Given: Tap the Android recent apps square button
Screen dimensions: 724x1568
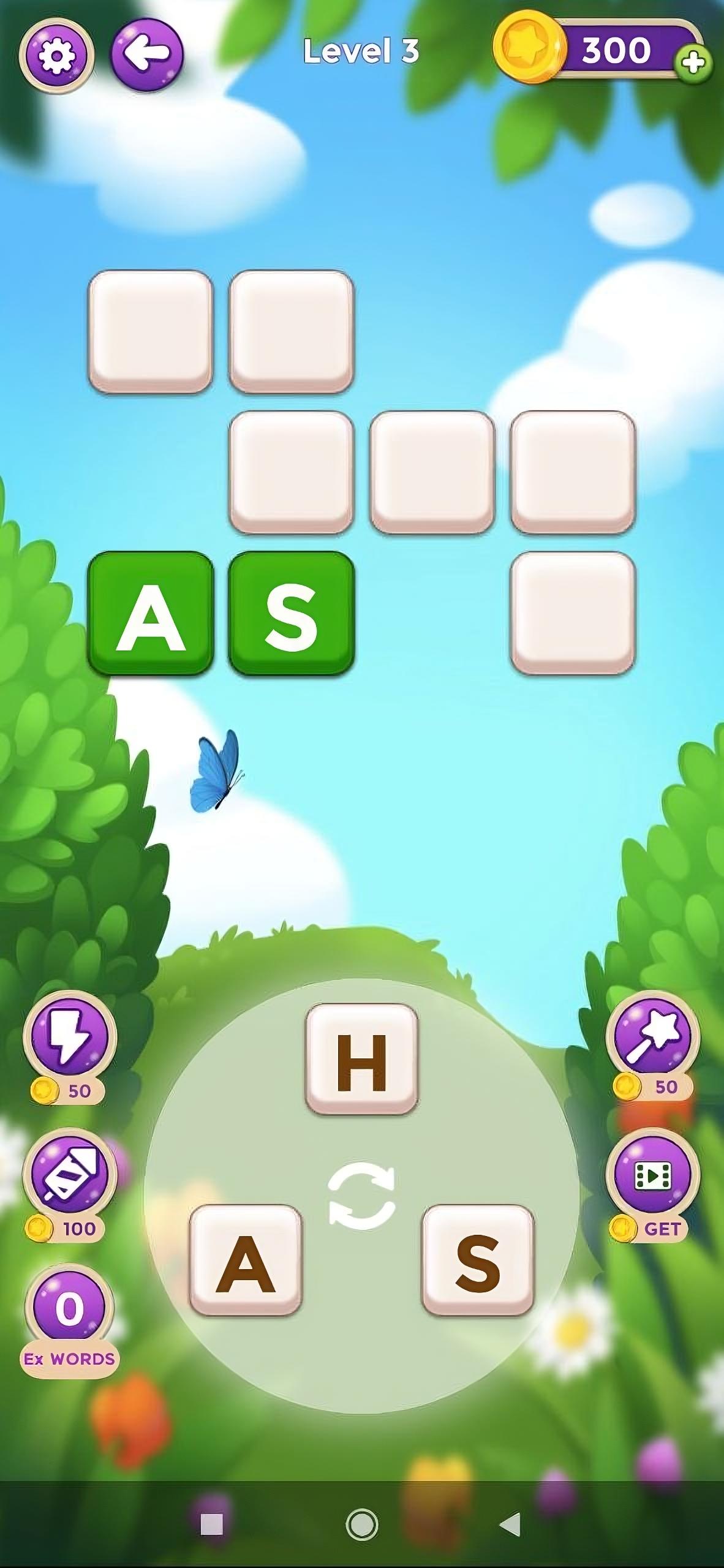Looking at the screenshot, I should 212,1525.
